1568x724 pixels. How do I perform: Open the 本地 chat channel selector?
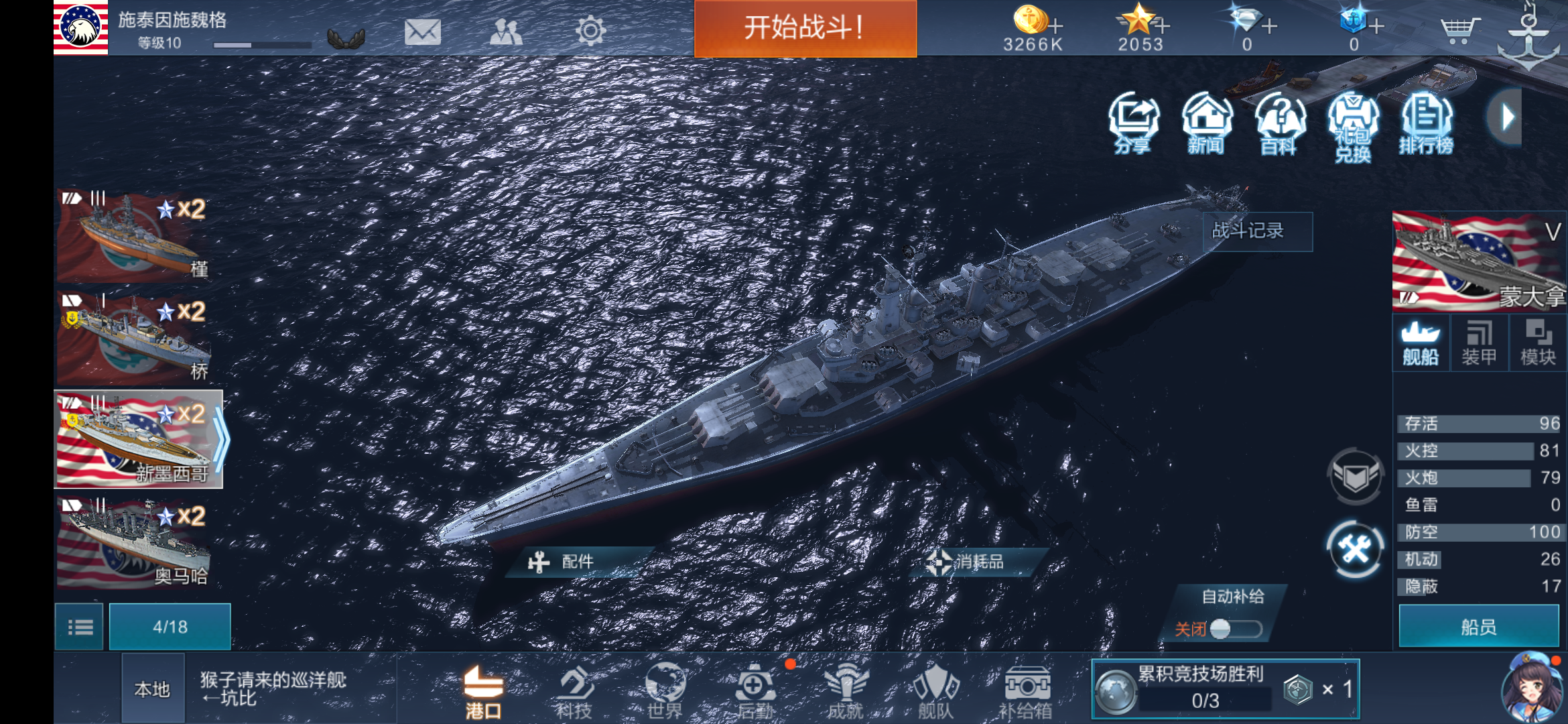pyautogui.click(x=153, y=689)
